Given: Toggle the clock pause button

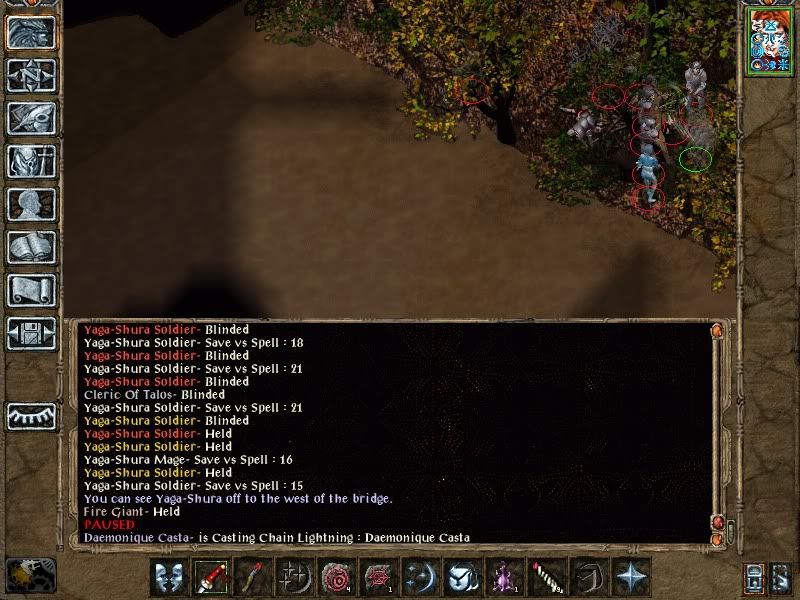Looking at the screenshot, I should pyautogui.click(x=30, y=573).
